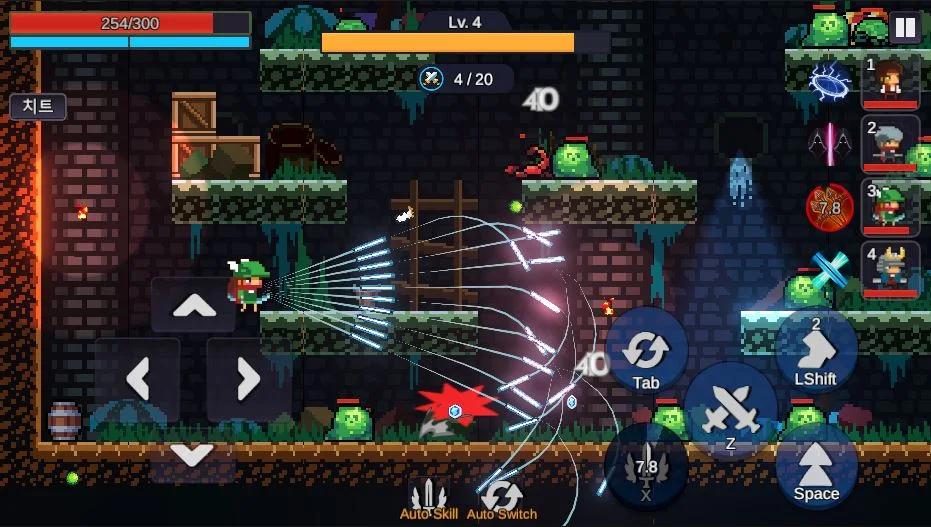This screenshot has width=931, height=527.
Task: Swap character with the circular-arrows Tab button
Action: click(x=646, y=352)
